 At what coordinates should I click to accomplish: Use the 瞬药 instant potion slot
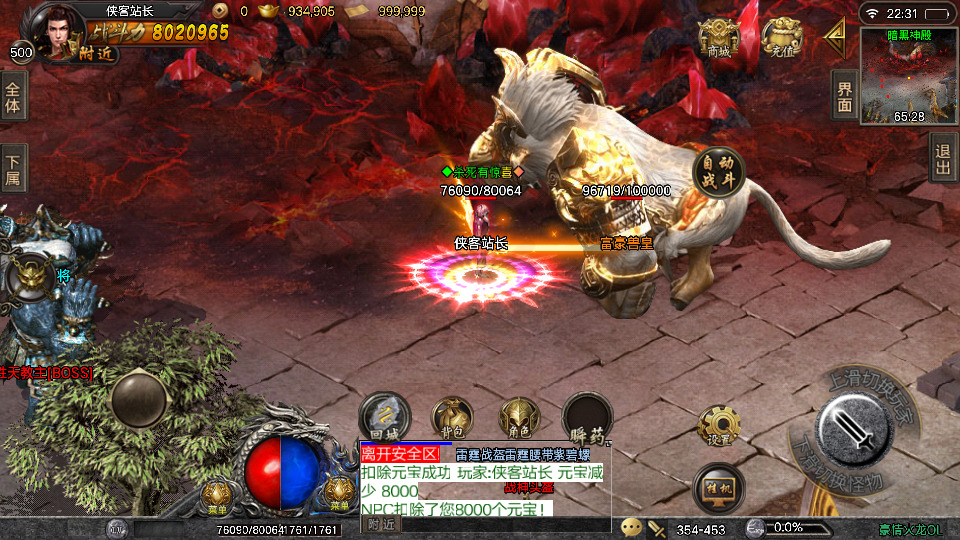(587, 417)
